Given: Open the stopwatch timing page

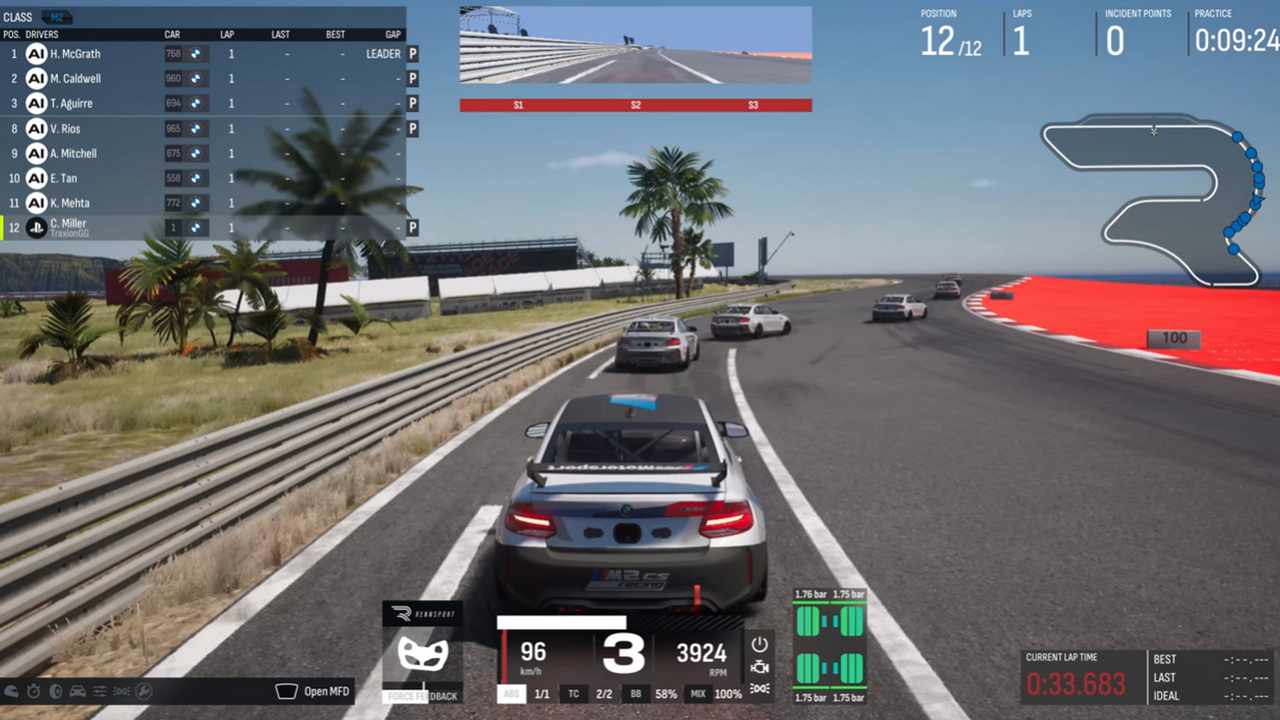Looking at the screenshot, I should coord(34,691).
